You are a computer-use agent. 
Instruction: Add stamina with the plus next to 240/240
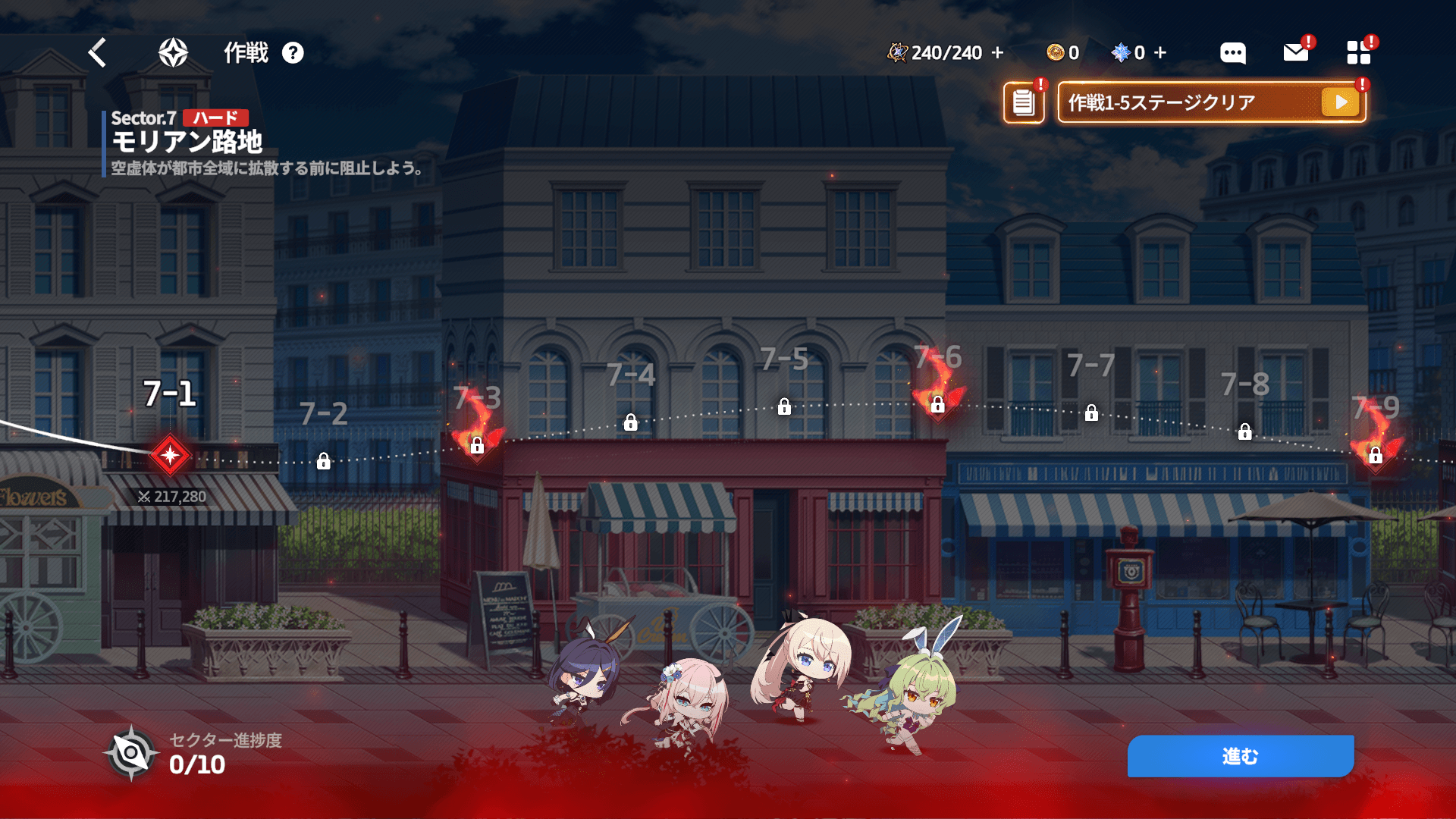point(998,53)
